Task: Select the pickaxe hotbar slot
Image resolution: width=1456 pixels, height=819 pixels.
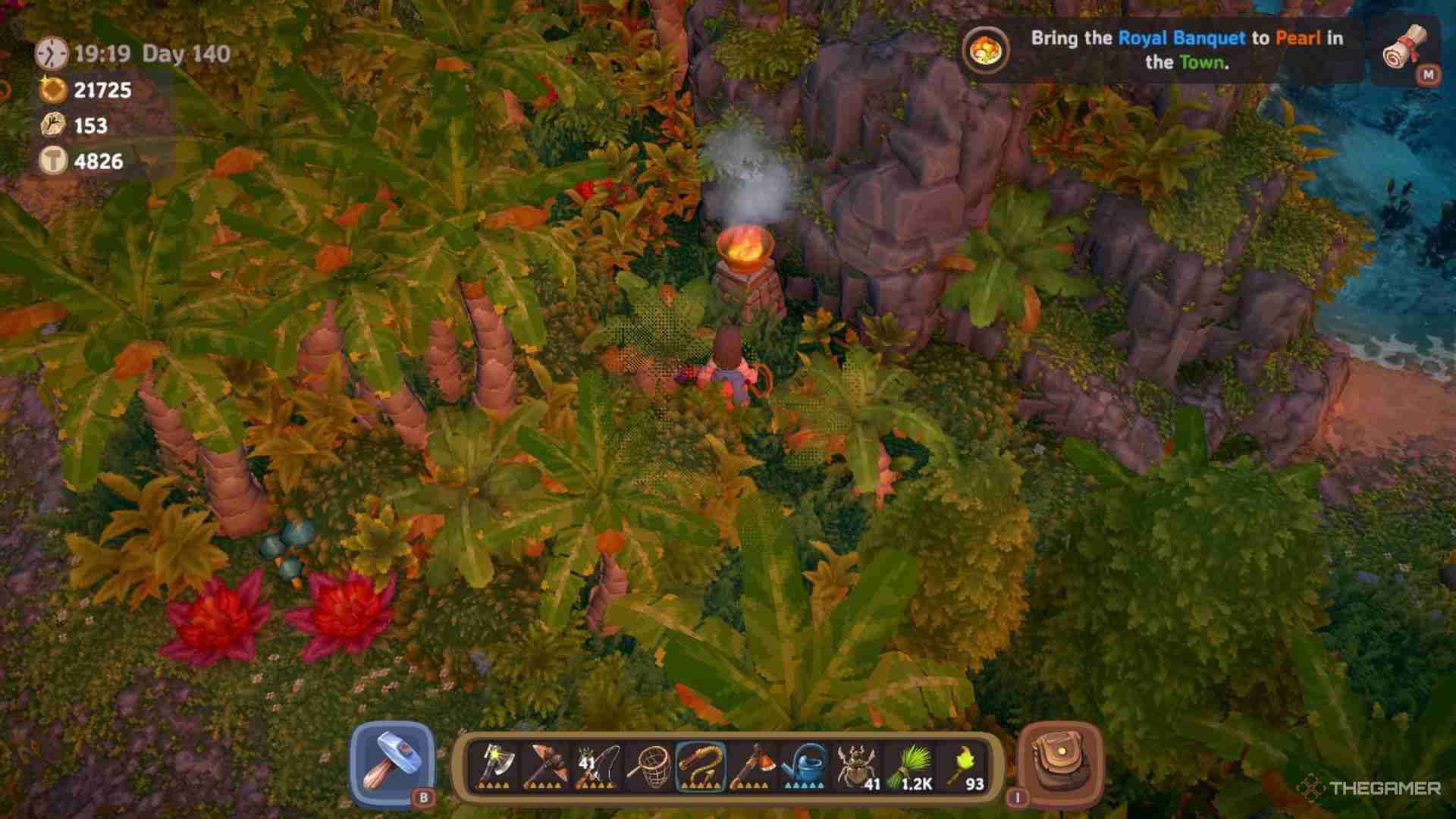Action: (x=545, y=766)
